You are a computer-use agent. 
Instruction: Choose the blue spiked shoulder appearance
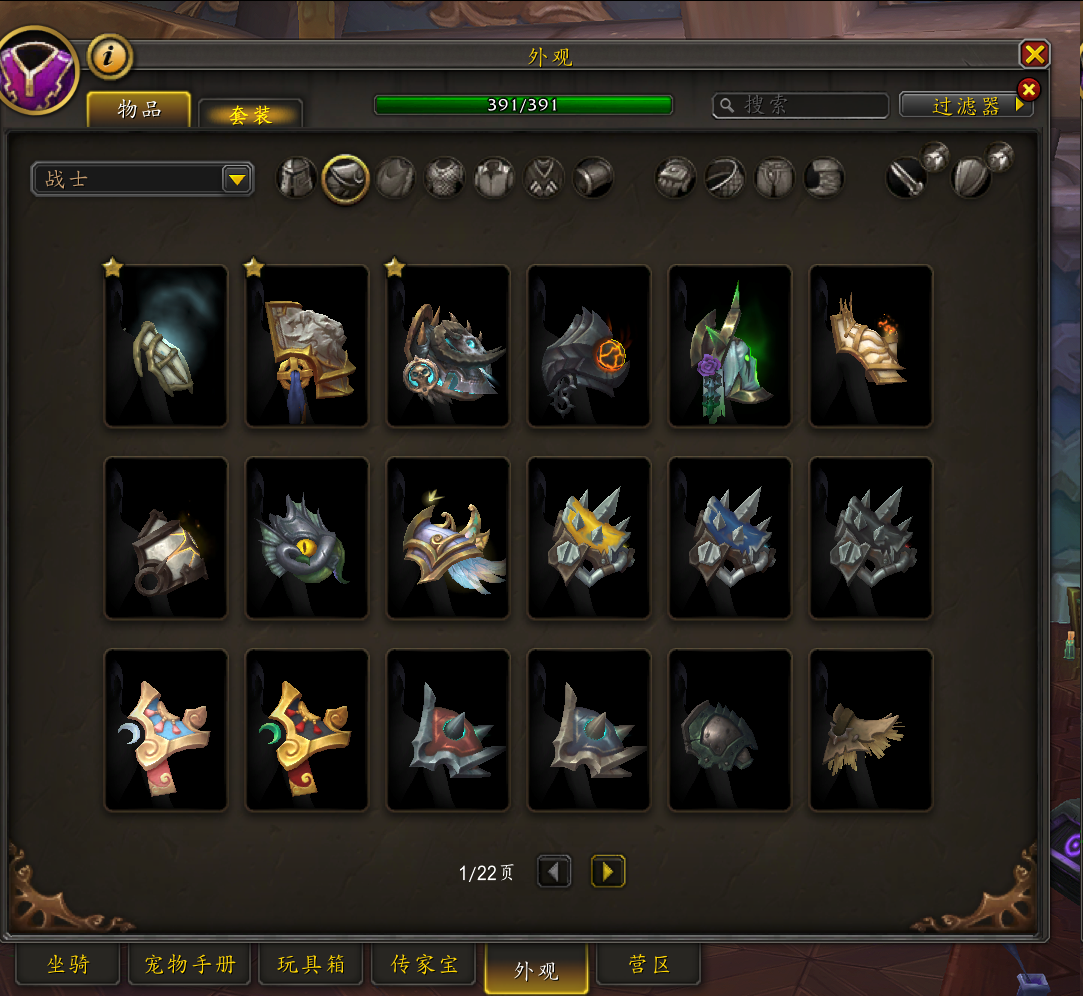tap(730, 538)
